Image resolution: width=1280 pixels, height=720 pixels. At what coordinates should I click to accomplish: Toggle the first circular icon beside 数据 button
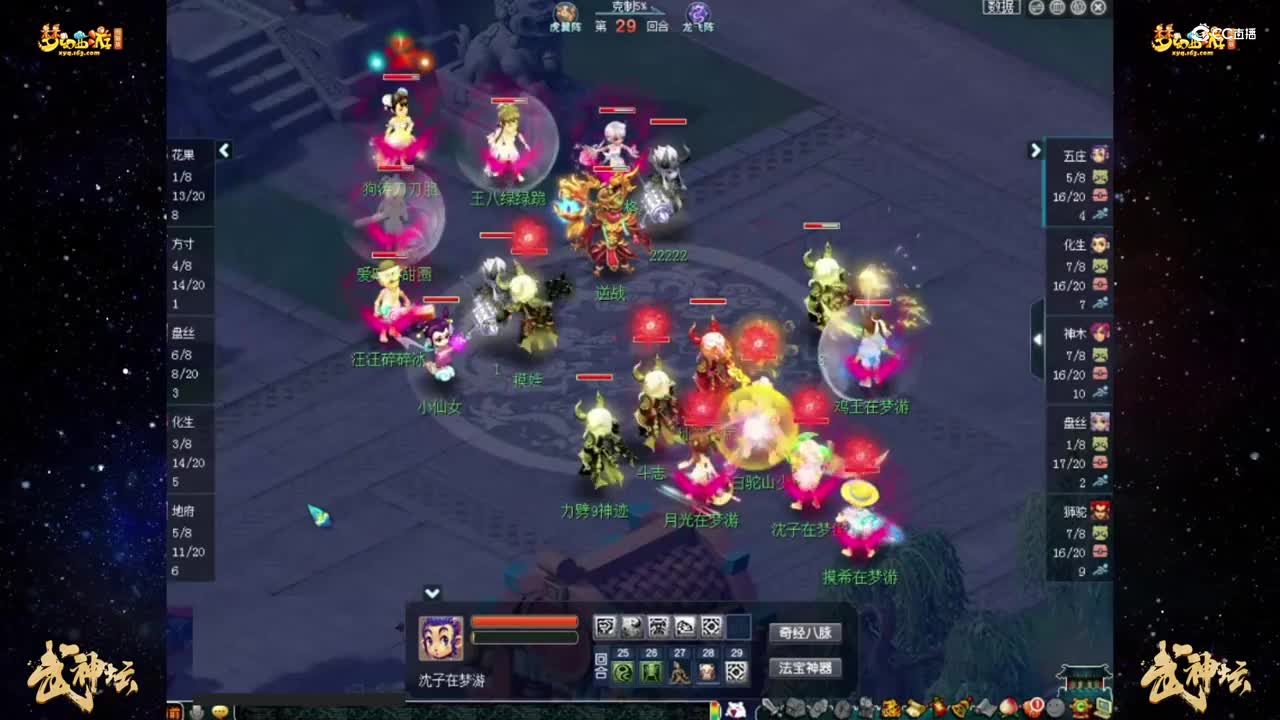(x=1036, y=8)
